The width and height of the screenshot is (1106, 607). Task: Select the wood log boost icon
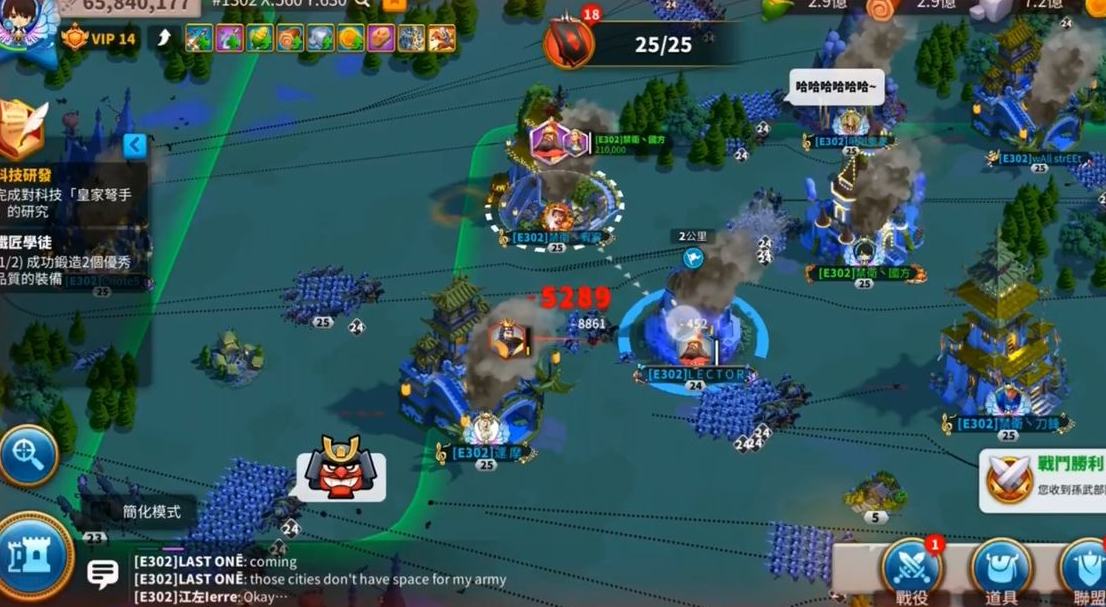[290, 39]
